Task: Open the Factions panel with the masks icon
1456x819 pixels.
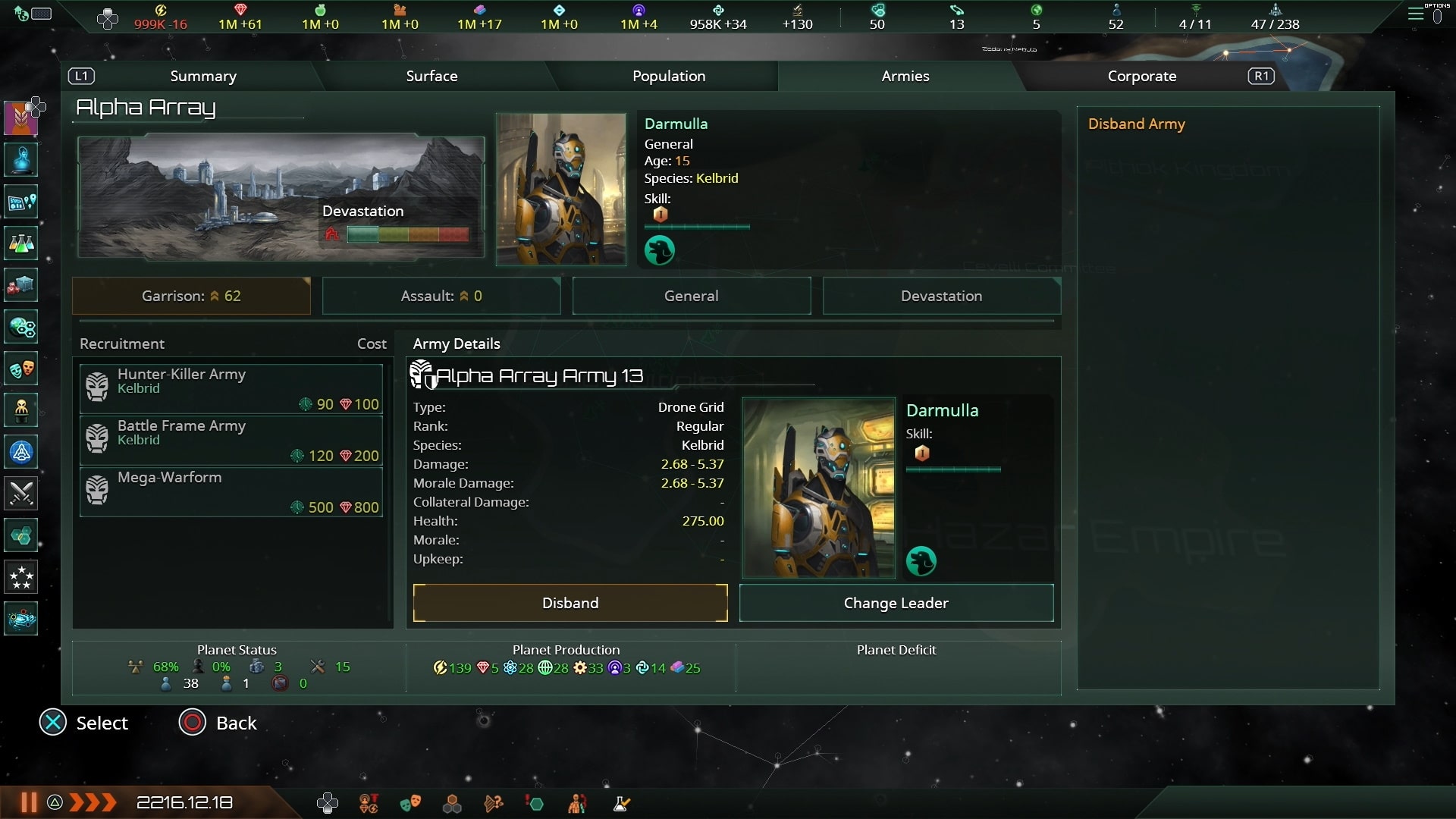Action: (x=20, y=369)
